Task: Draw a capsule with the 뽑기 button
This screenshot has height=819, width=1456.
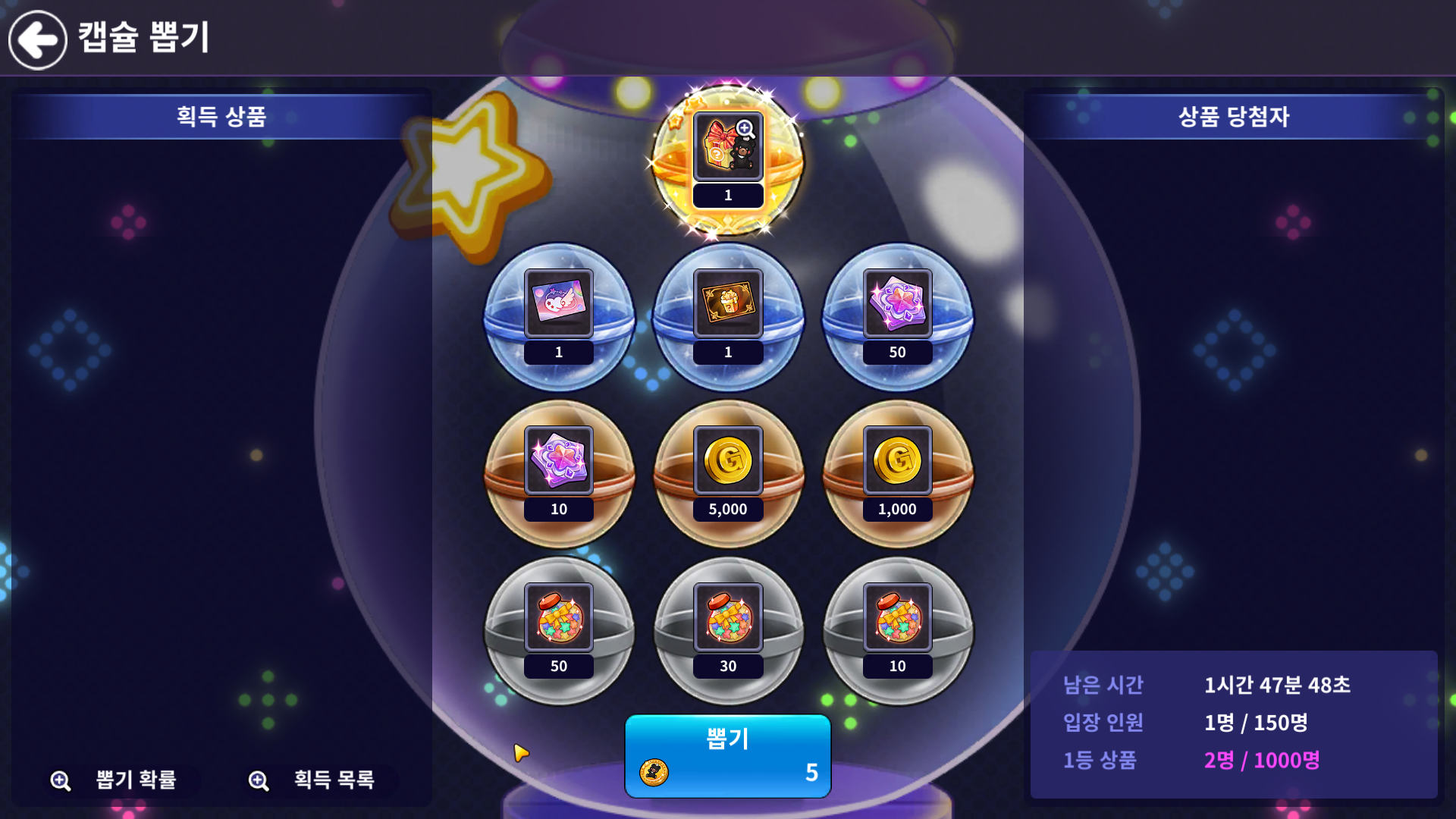Action: (727, 755)
